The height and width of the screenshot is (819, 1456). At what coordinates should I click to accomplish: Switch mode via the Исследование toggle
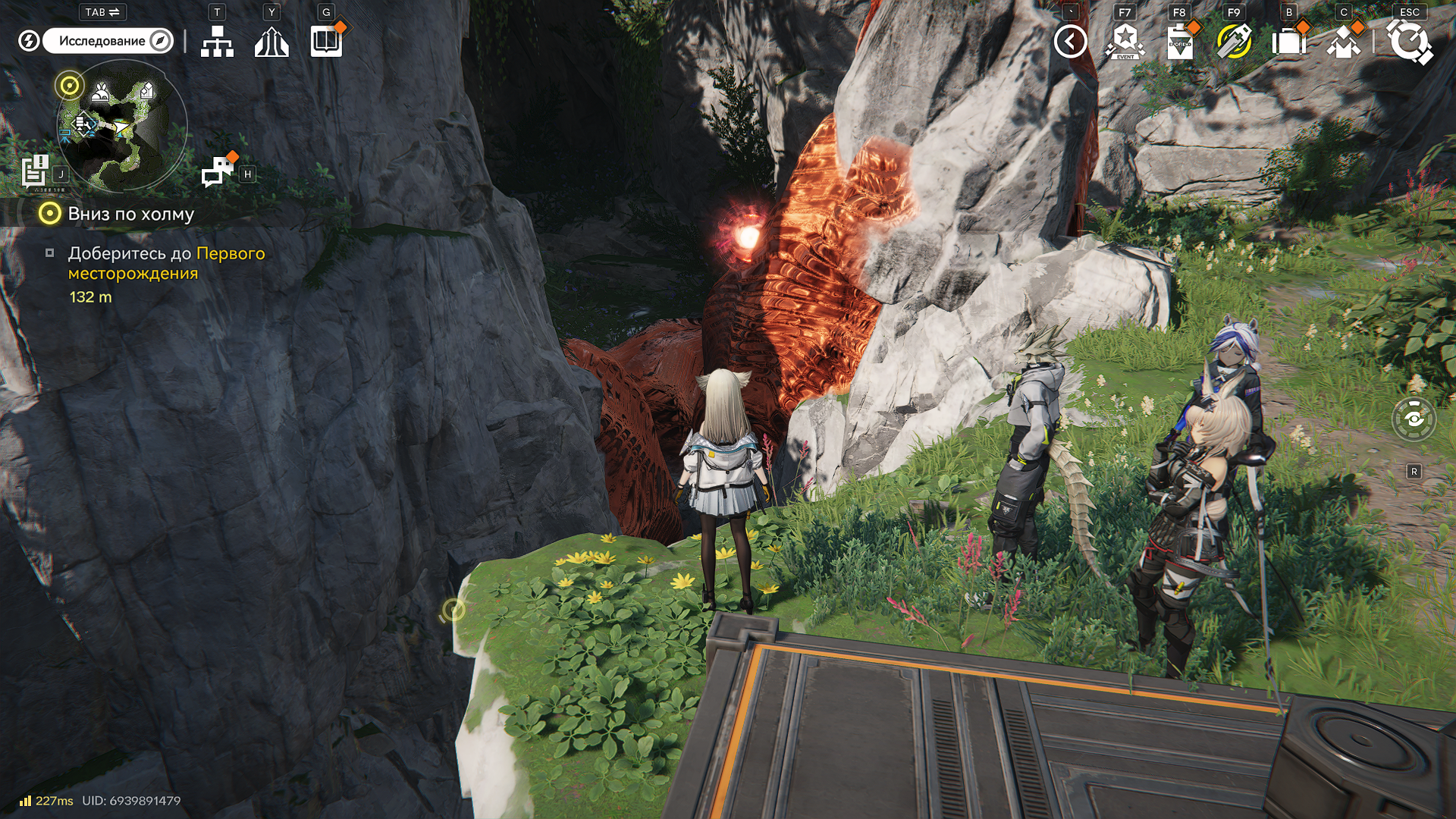pos(108,41)
